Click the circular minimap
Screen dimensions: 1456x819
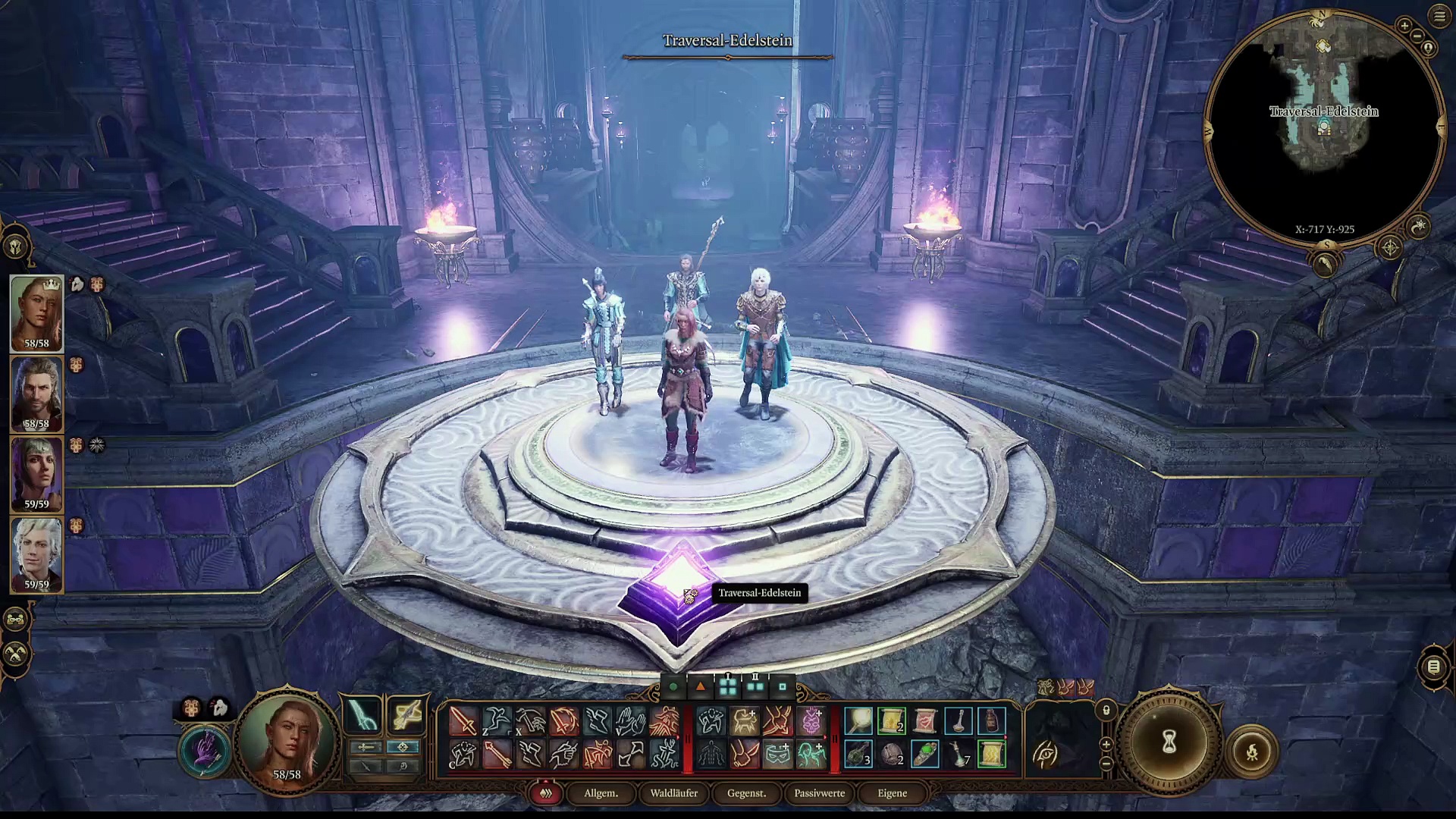point(1323,129)
